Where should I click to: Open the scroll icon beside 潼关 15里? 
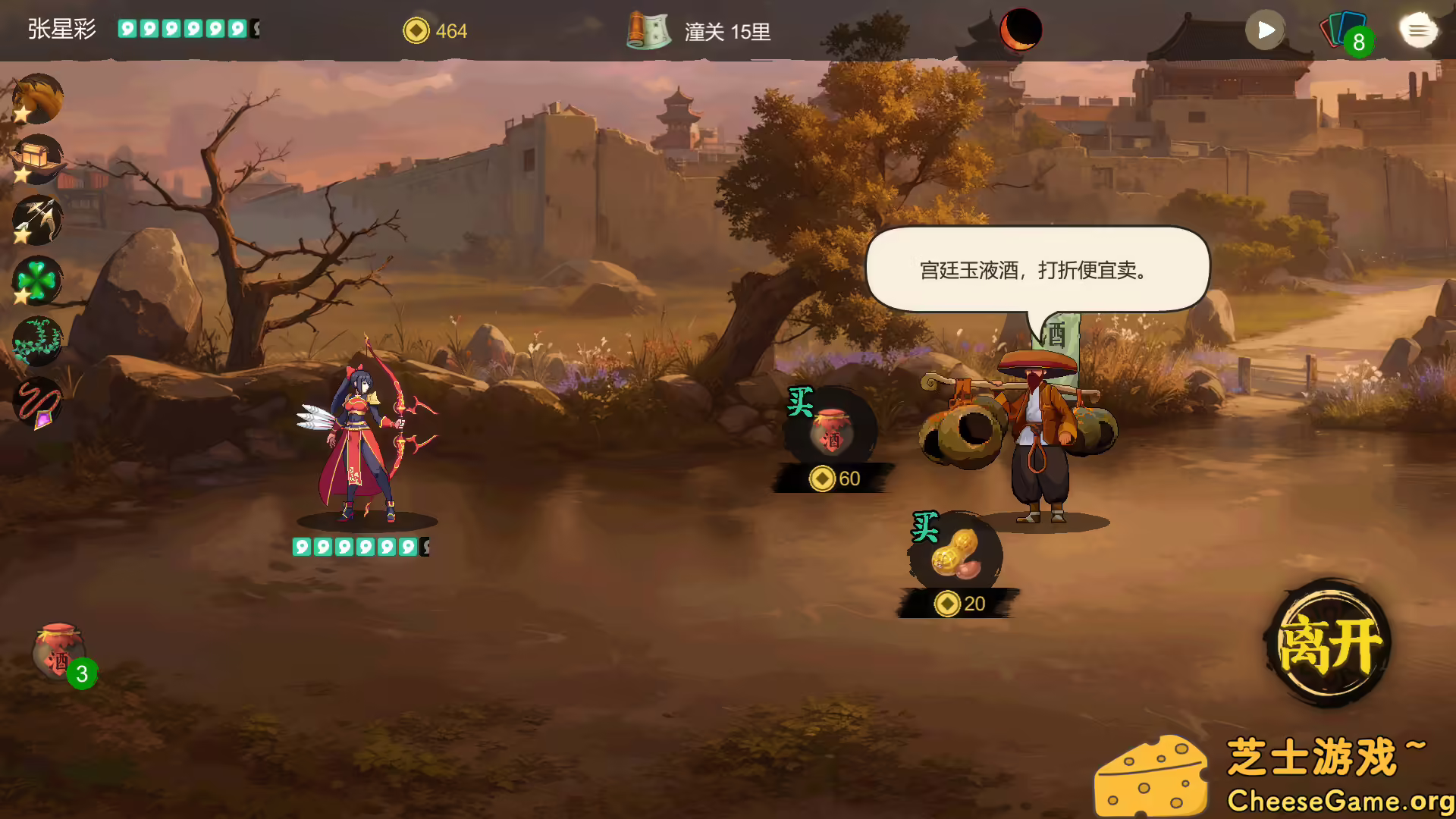click(647, 30)
